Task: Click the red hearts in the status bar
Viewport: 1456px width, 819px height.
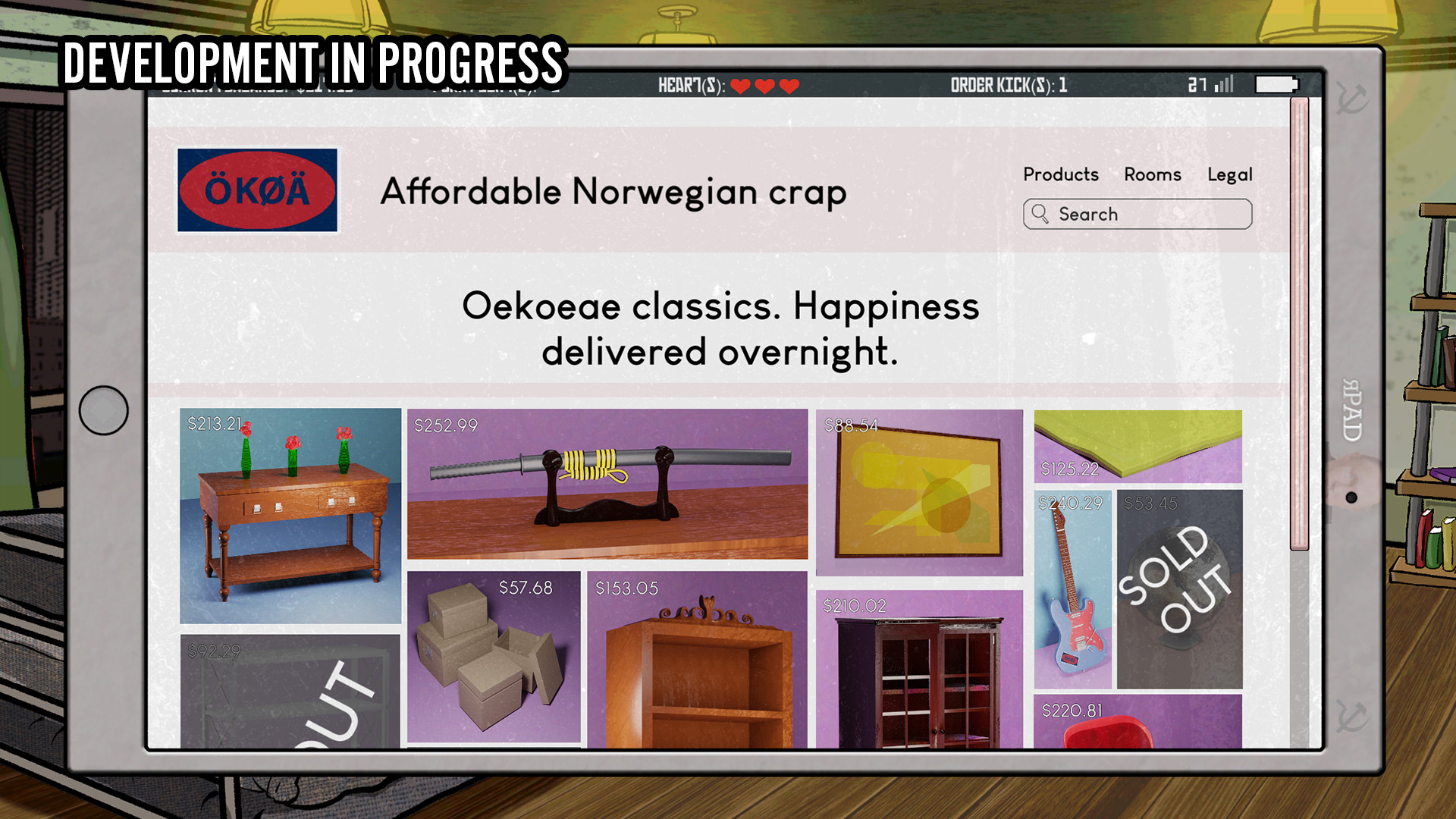Action: point(766,85)
